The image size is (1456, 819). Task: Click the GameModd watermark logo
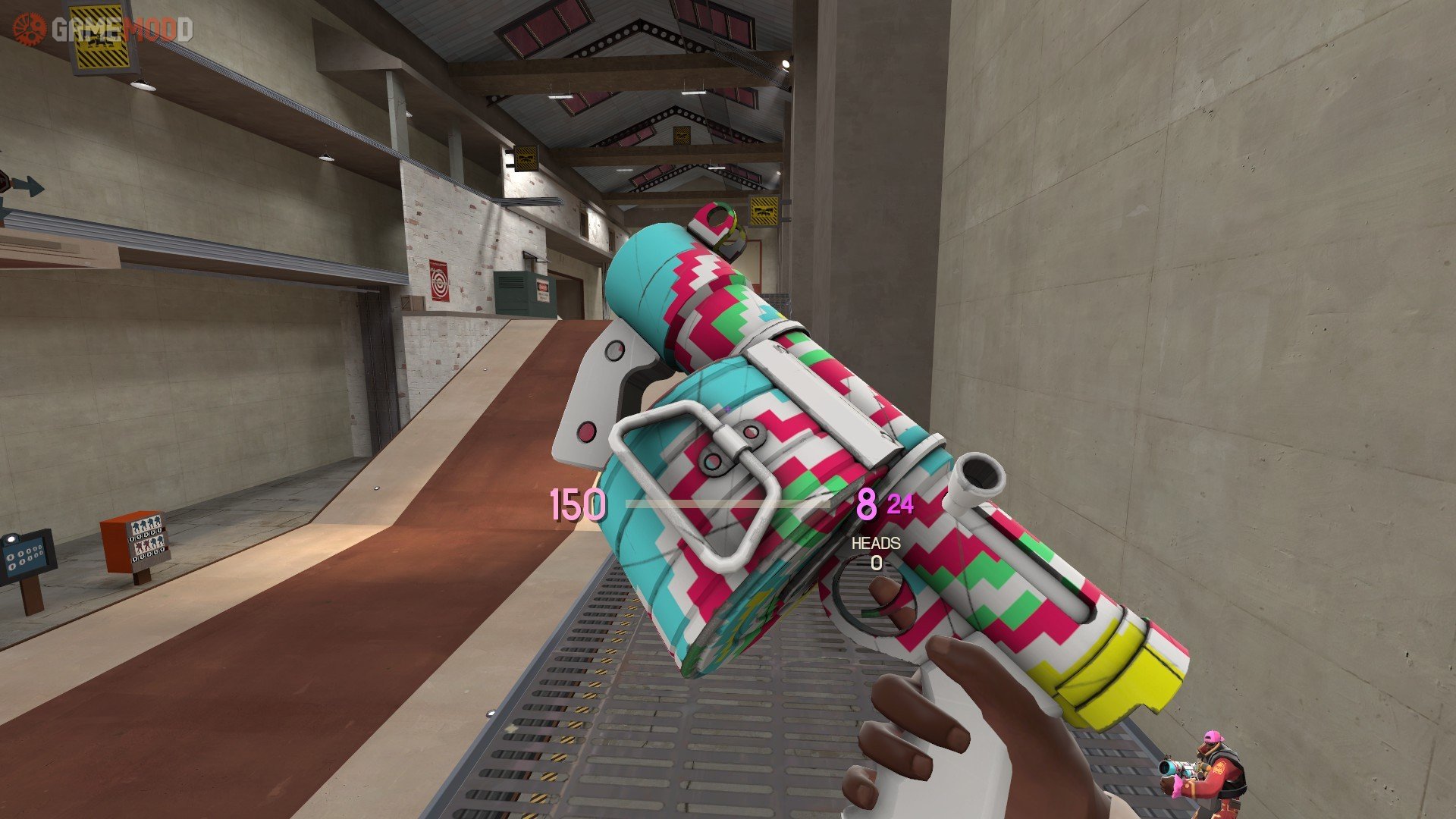(x=102, y=30)
